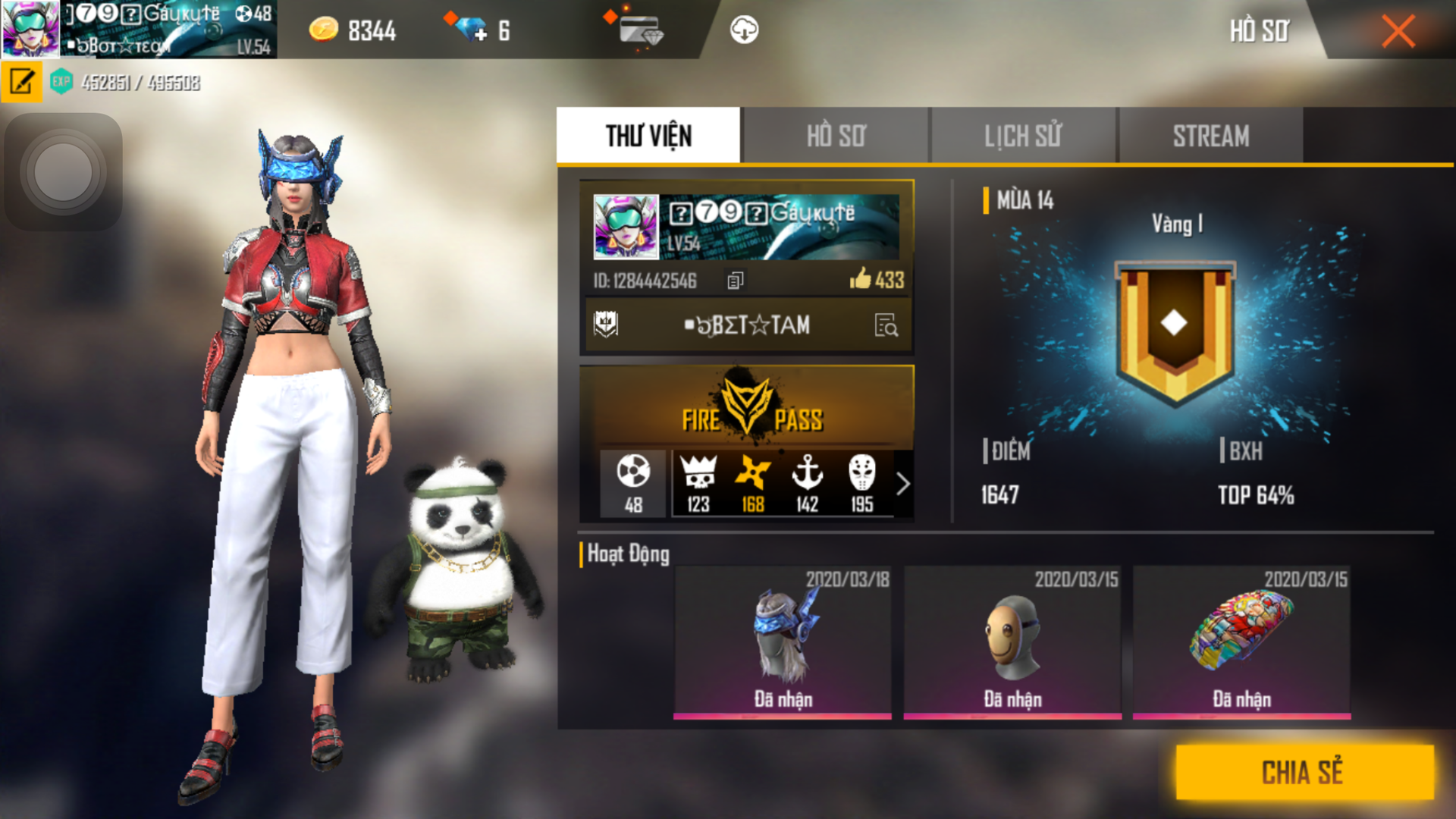This screenshot has height=819, width=1456.
Task: Like the player with the thumbs-up icon
Action: pyautogui.click(x=861, y=278)
